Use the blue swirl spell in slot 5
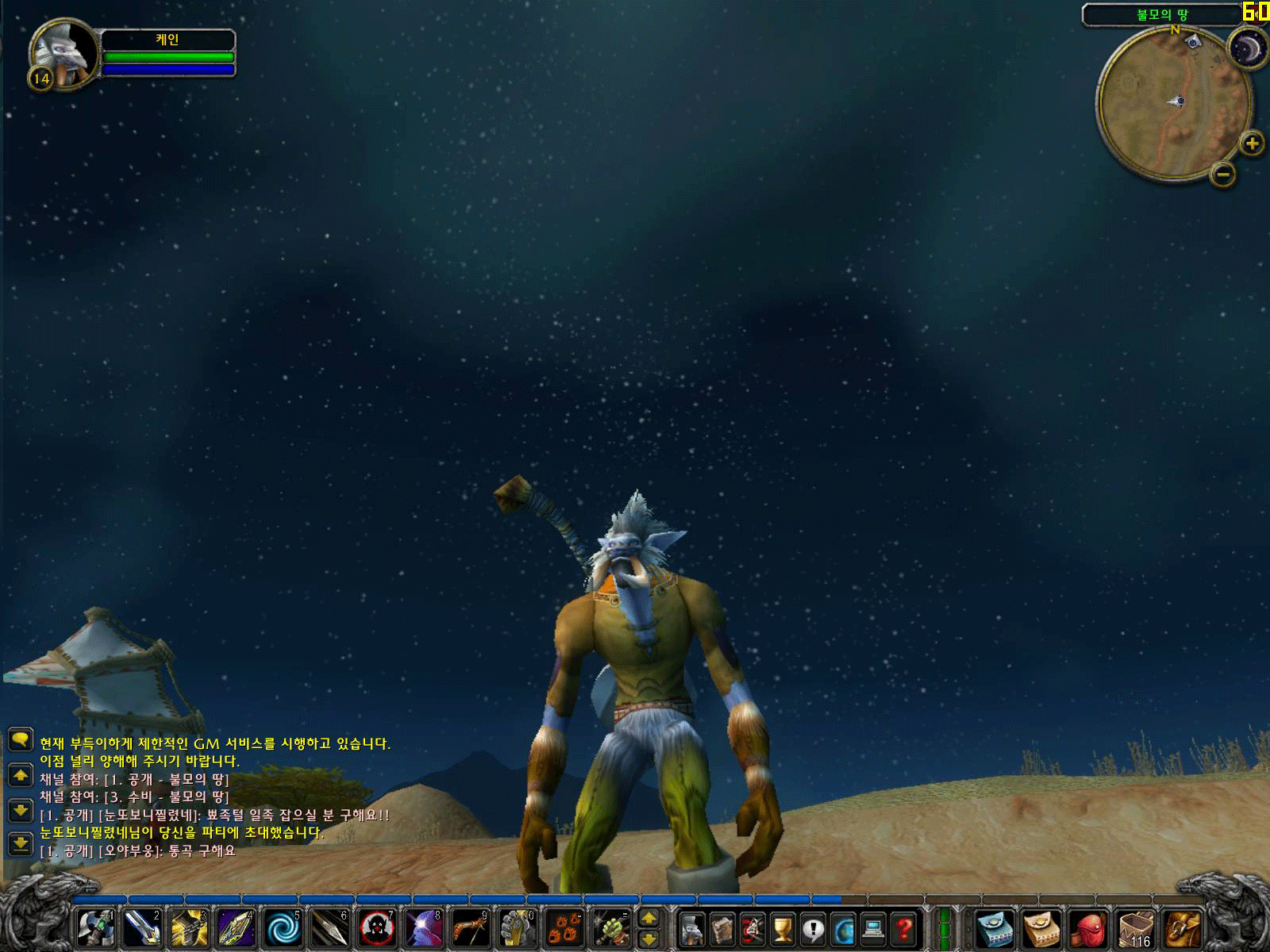Image resolution: width=1270 pixels, height=952 pixels. (x=283, y=928)
